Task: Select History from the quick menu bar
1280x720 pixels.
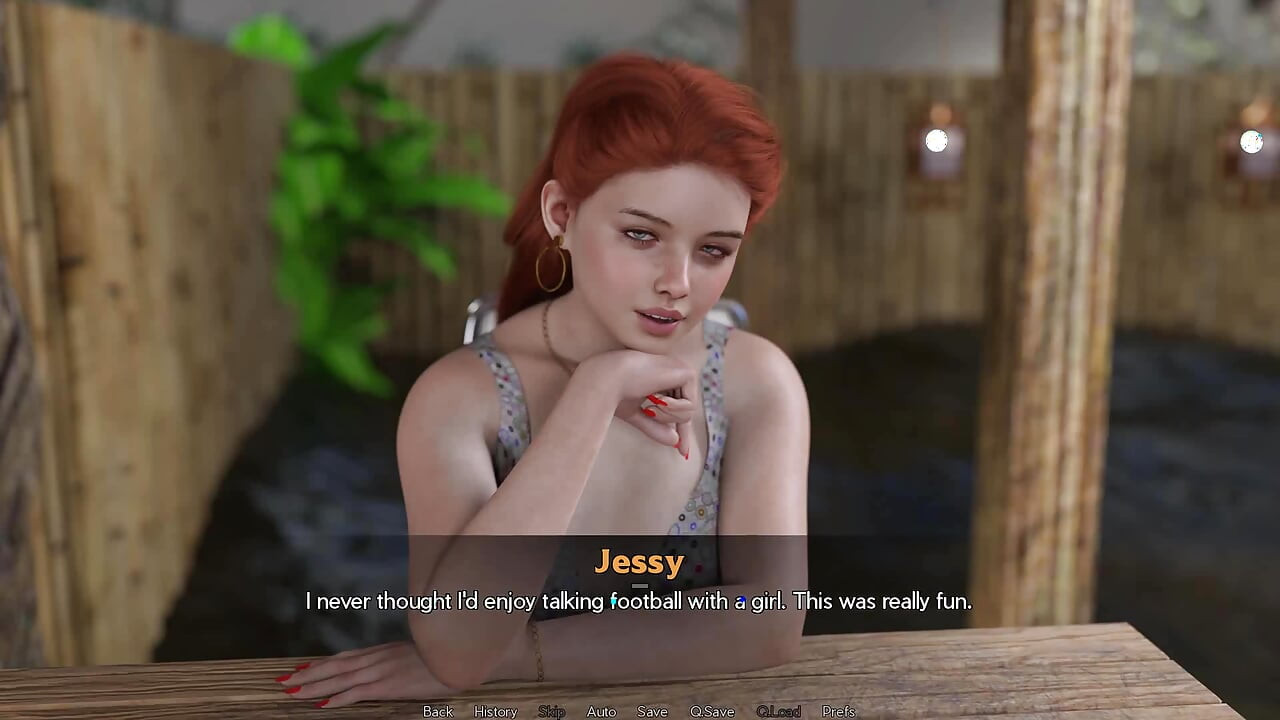Action: [495, 711]
